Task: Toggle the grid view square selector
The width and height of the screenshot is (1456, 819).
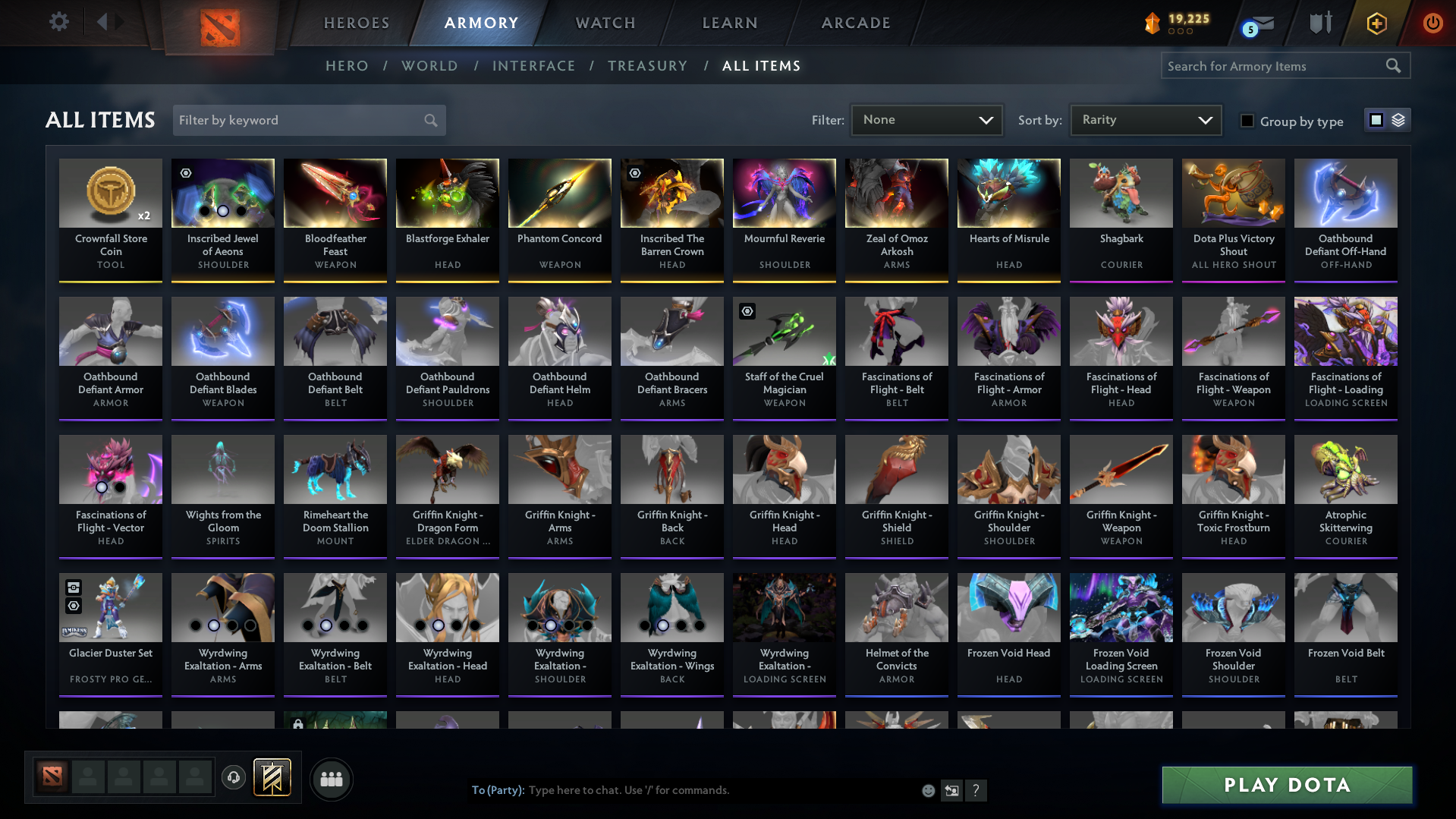Action: point(1376,119)
